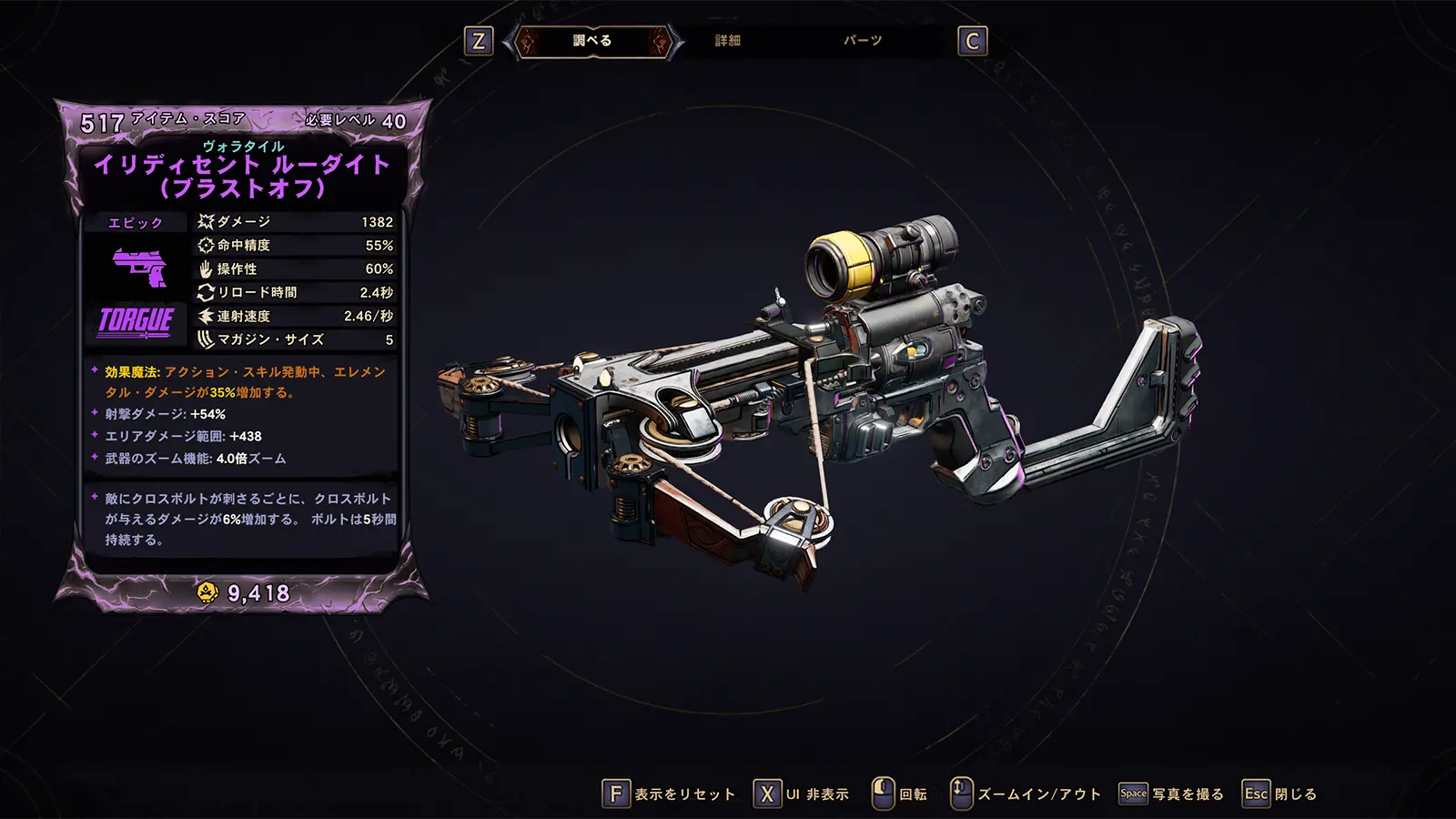
Task: Reset the view with 表示をリセット
Action: click(670, 794)
